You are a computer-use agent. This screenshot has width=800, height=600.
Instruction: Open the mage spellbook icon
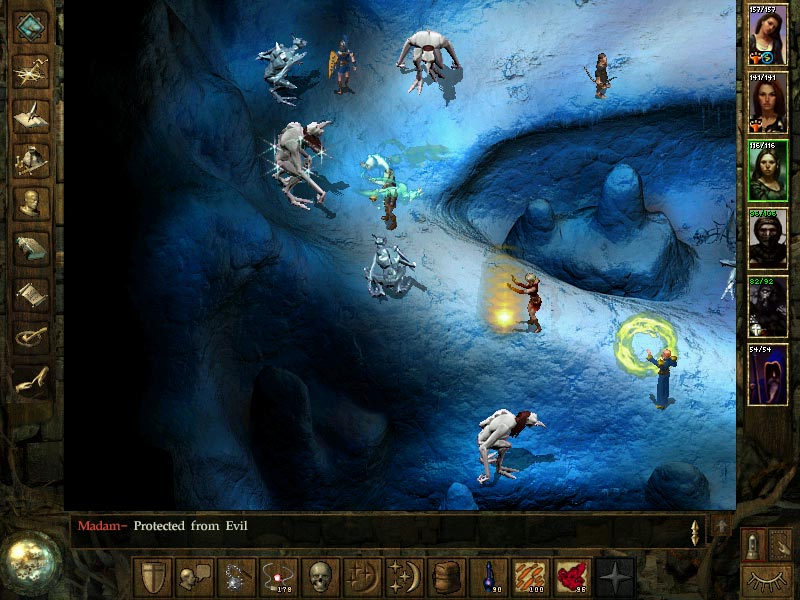32,246
